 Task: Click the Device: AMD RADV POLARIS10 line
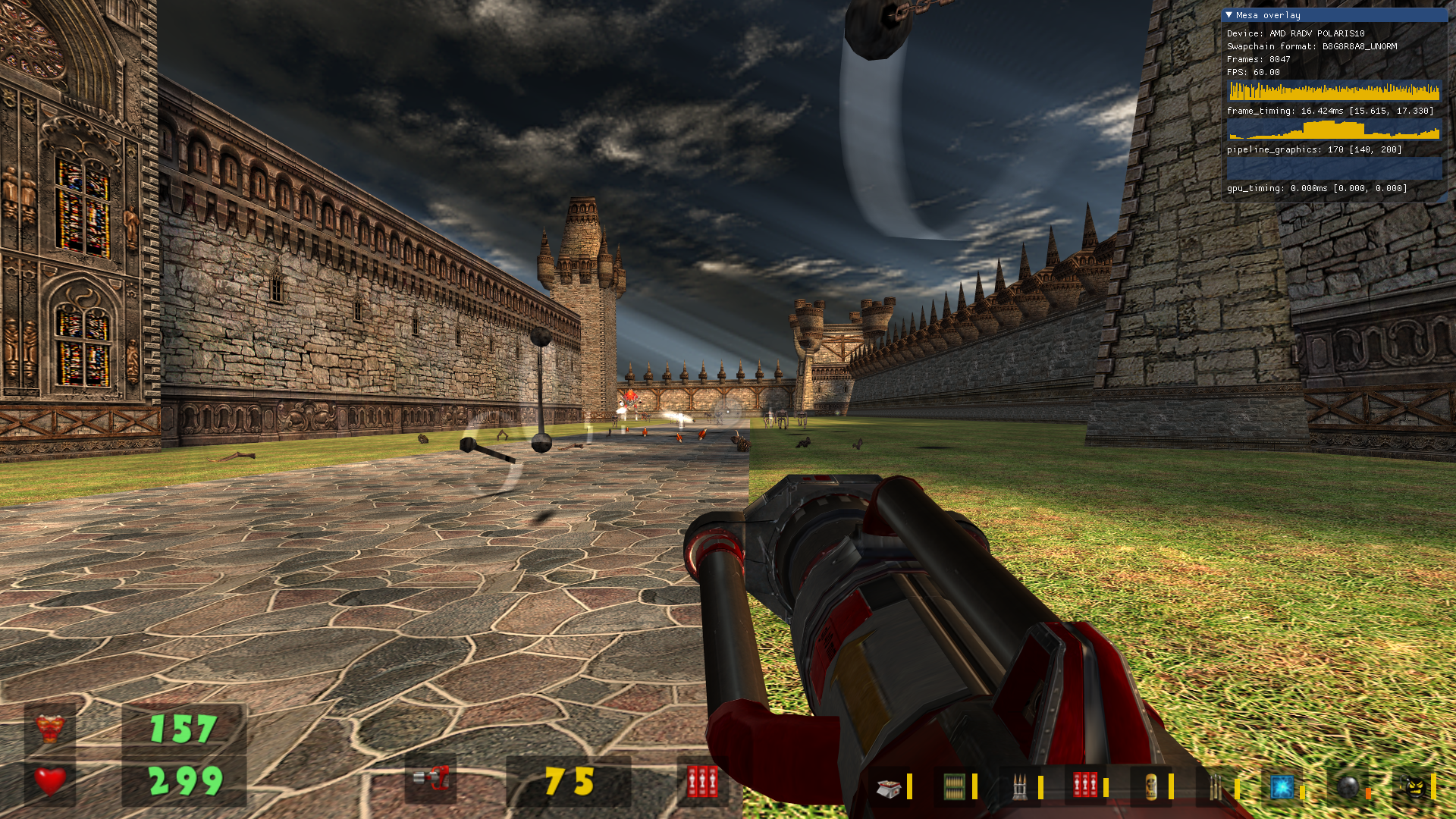[x=1297, y=33]
